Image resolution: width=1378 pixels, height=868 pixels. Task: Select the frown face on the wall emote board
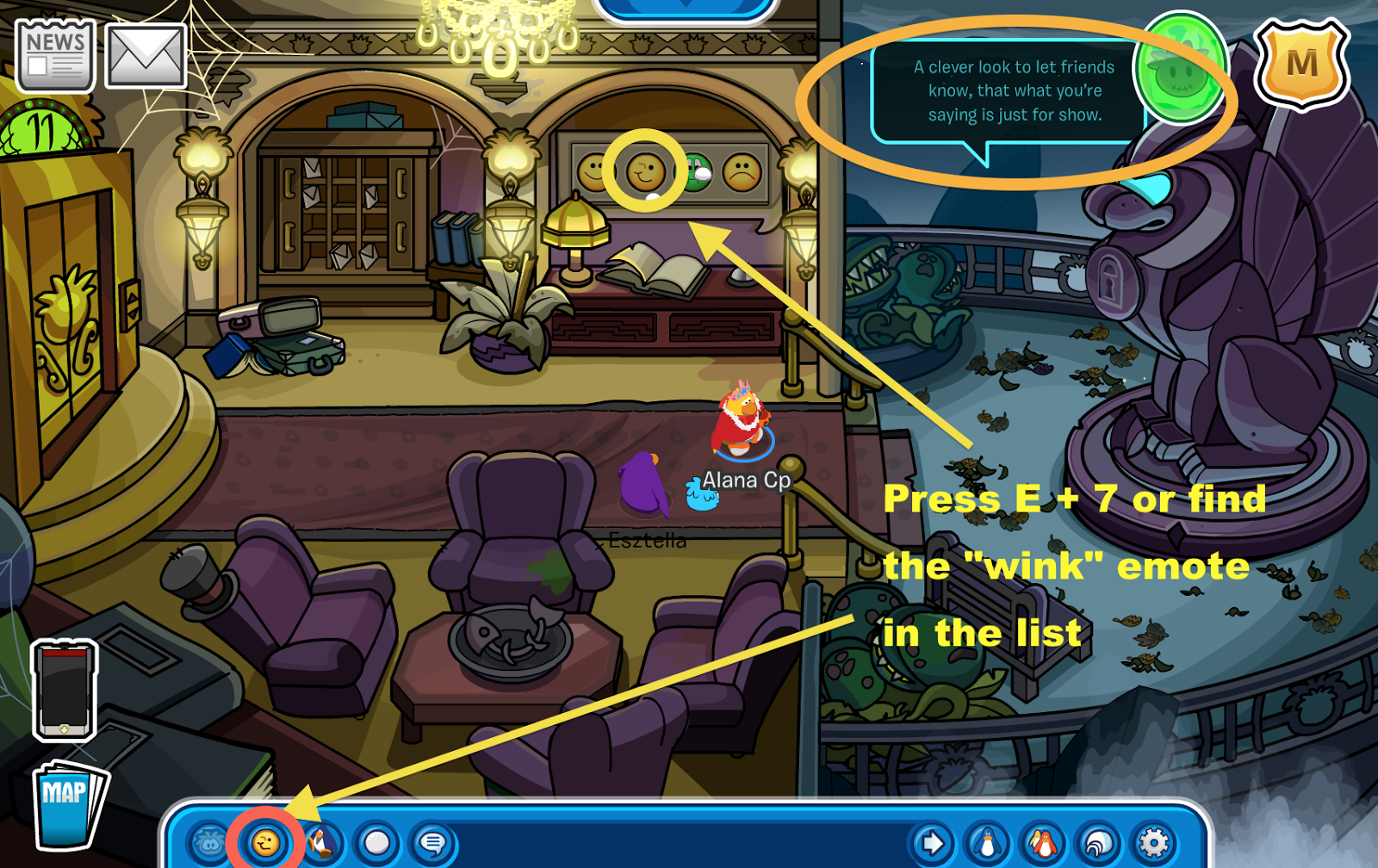pyautogui.click(x=742, y=172)
